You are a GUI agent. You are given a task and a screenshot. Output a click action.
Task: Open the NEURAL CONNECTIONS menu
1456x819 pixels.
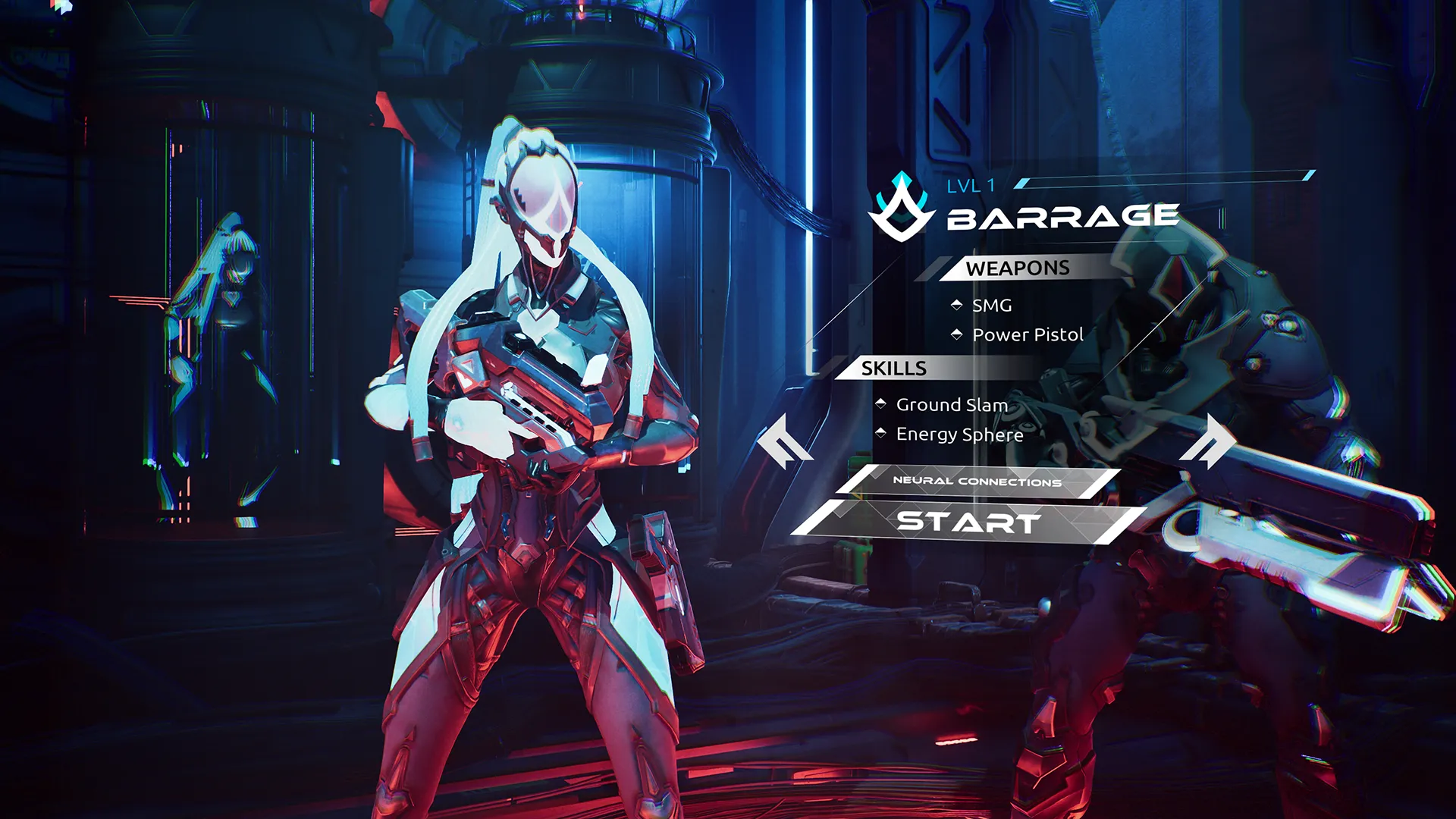(977, 481)
